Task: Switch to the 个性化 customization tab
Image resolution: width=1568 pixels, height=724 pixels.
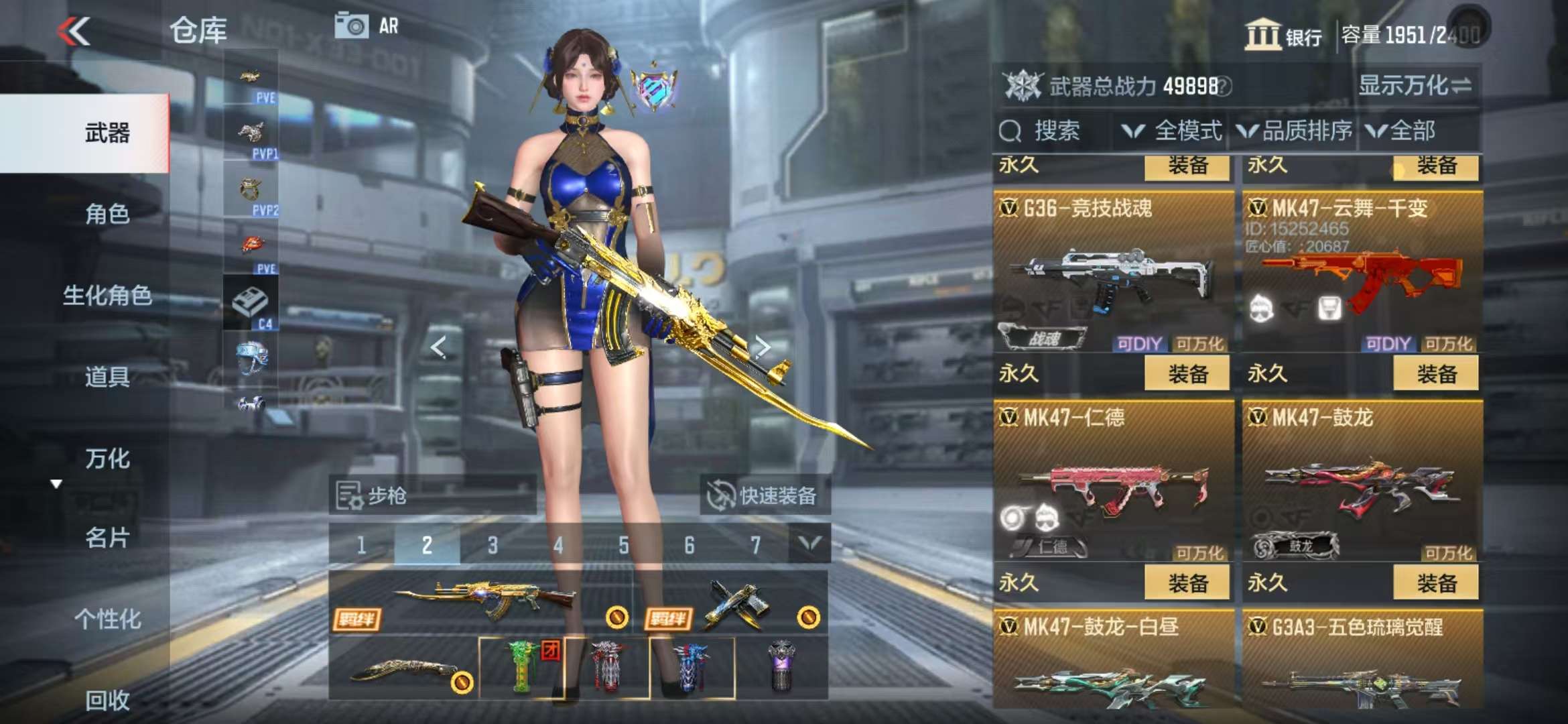Action: tap(107, 619)
